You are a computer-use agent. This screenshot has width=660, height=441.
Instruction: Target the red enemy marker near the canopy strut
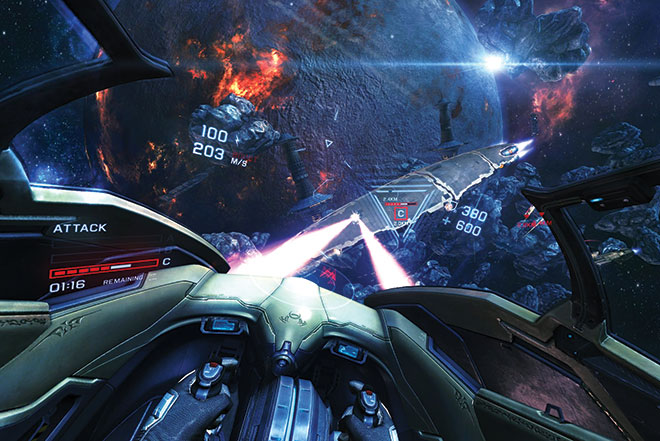pos(538,217)
